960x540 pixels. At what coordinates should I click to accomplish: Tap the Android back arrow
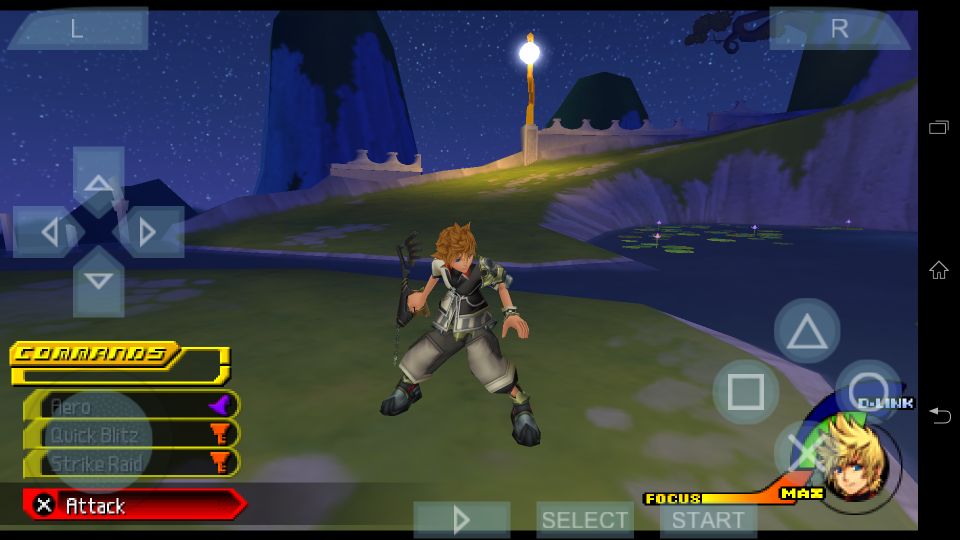pos(938,415)
